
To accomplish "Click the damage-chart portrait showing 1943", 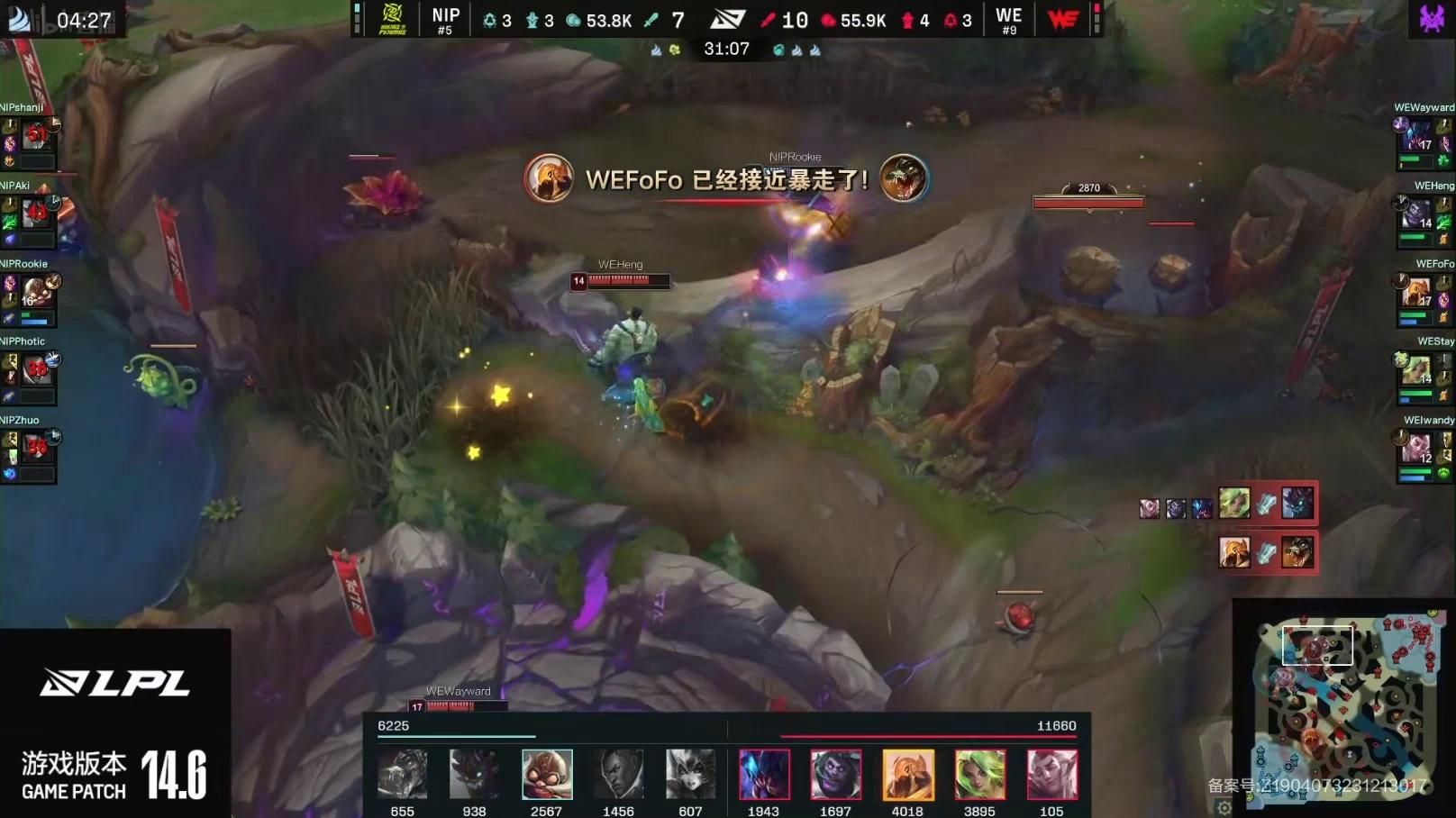I will [x=763, y=775].
